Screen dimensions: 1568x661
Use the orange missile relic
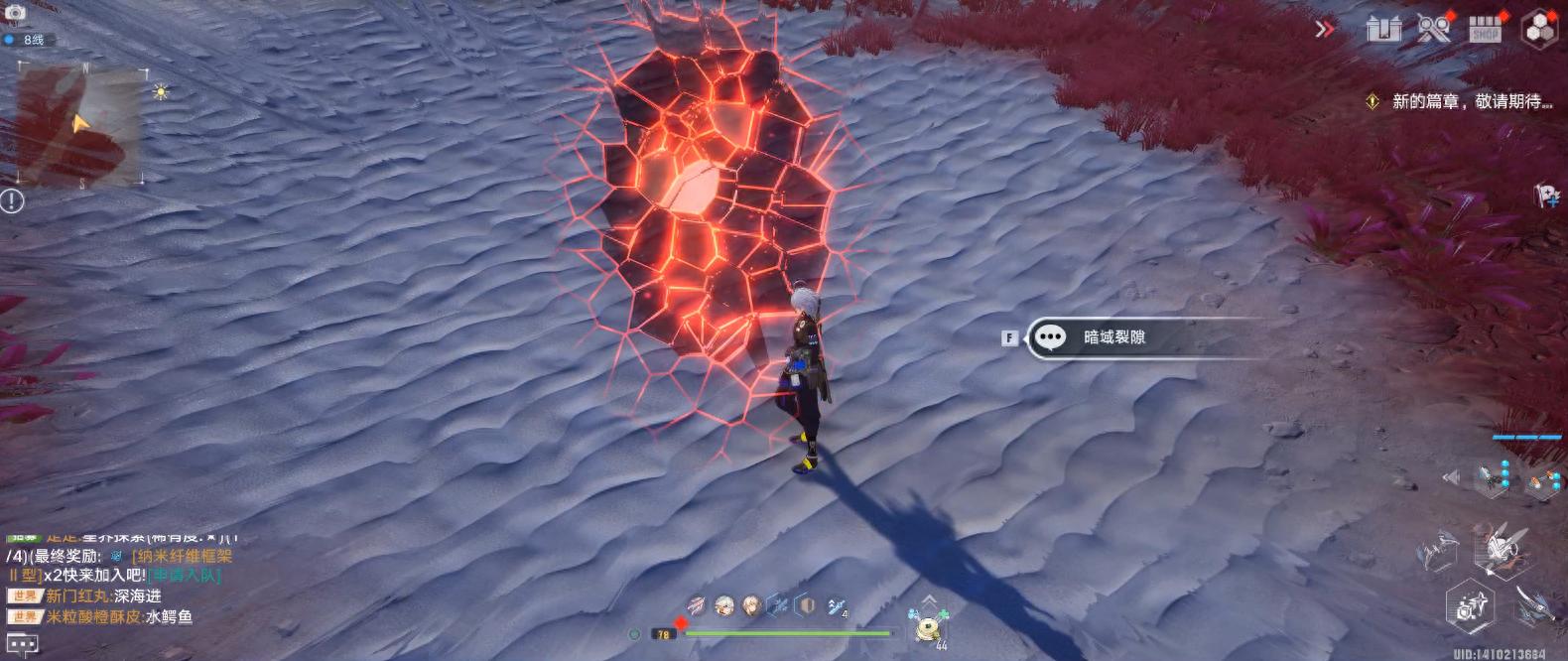(x=1541, y=482)
